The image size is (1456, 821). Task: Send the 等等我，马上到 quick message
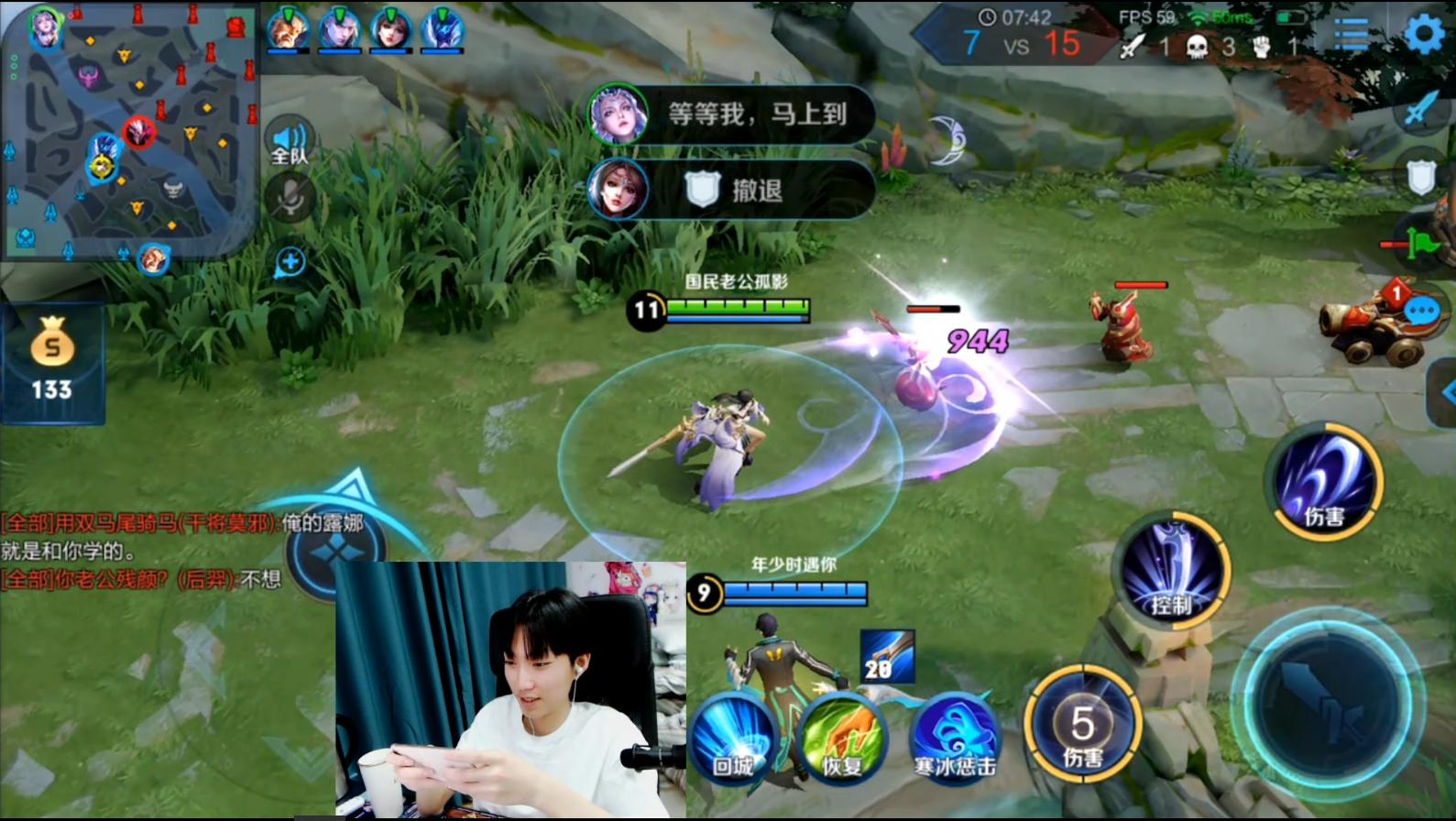click(756, 113)
